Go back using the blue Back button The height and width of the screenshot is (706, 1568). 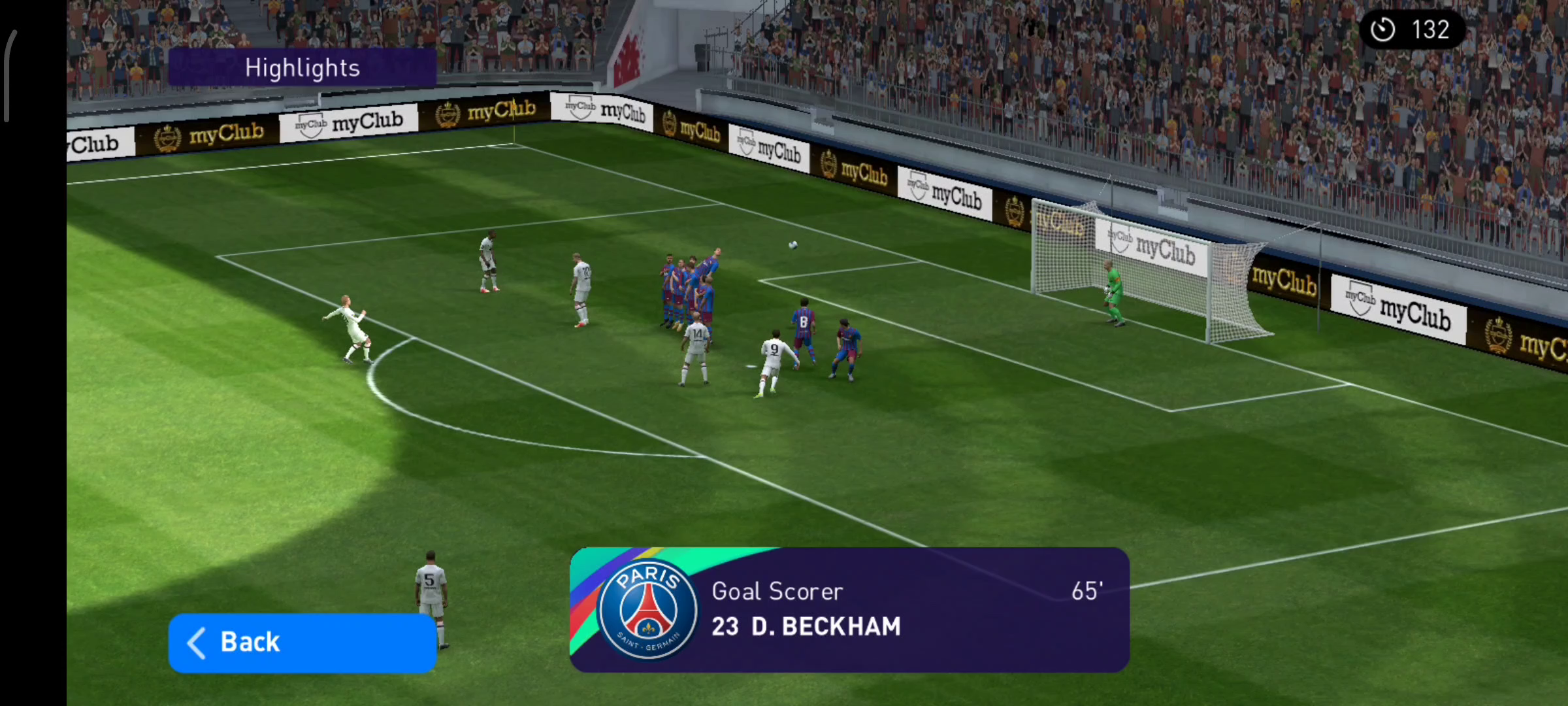coord(302,643)
